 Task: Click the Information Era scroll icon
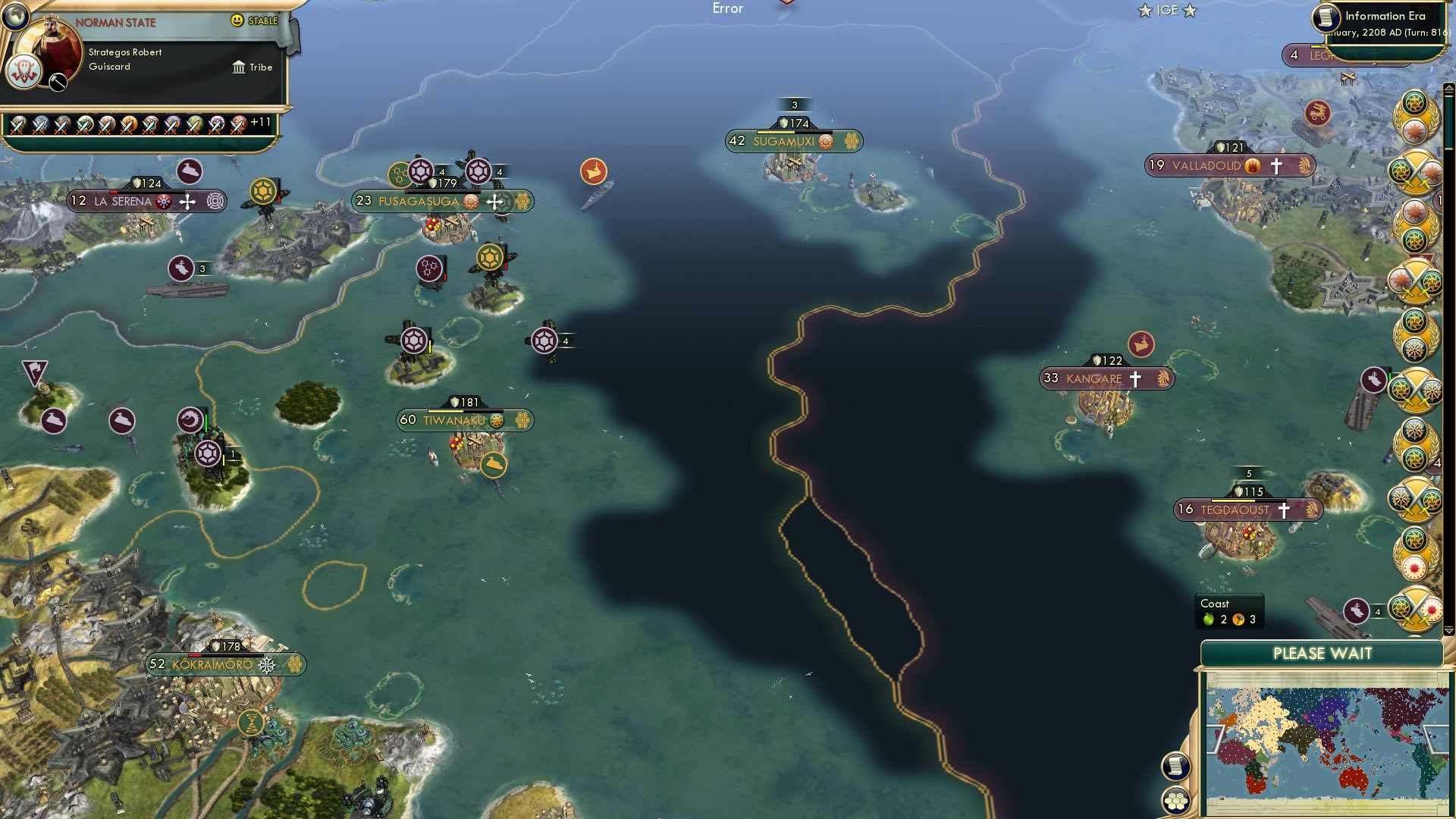[1326, 19]
